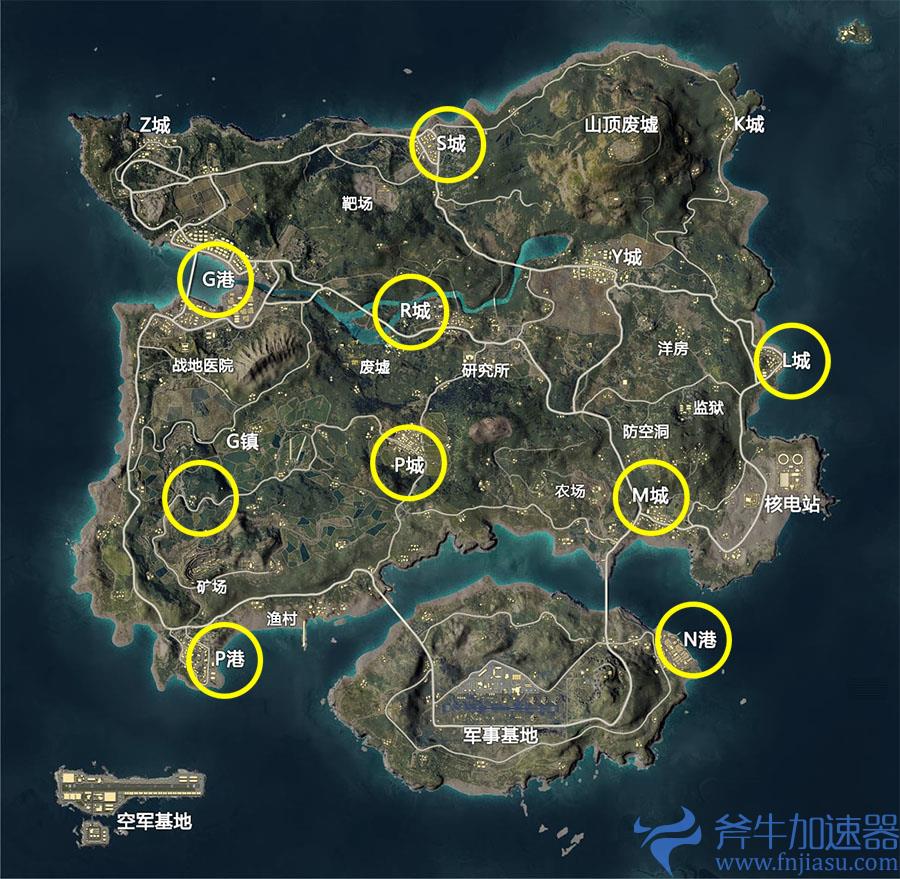Click the circled P港 map marker
900x879 pixels.
(224, 658)
